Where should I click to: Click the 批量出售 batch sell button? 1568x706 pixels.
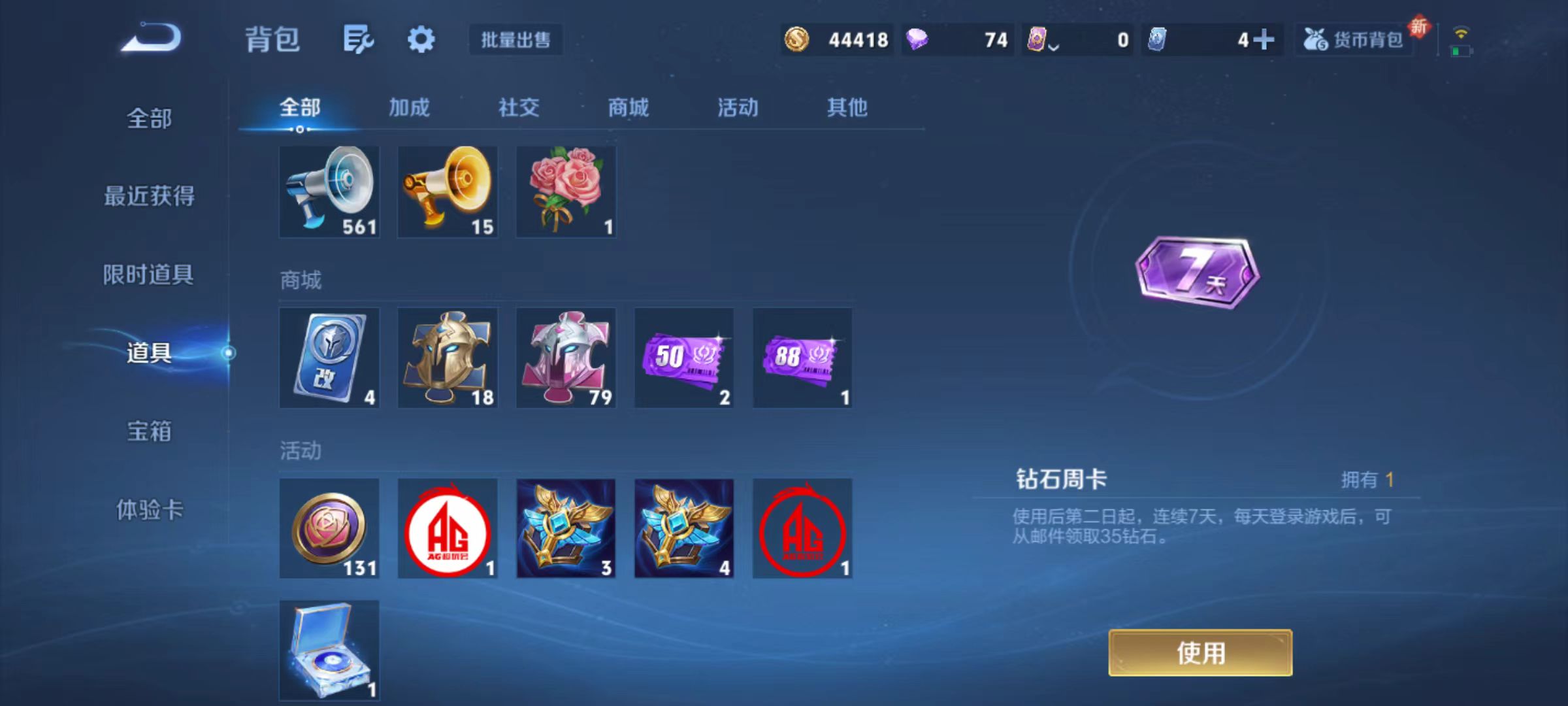pos(515,41)
